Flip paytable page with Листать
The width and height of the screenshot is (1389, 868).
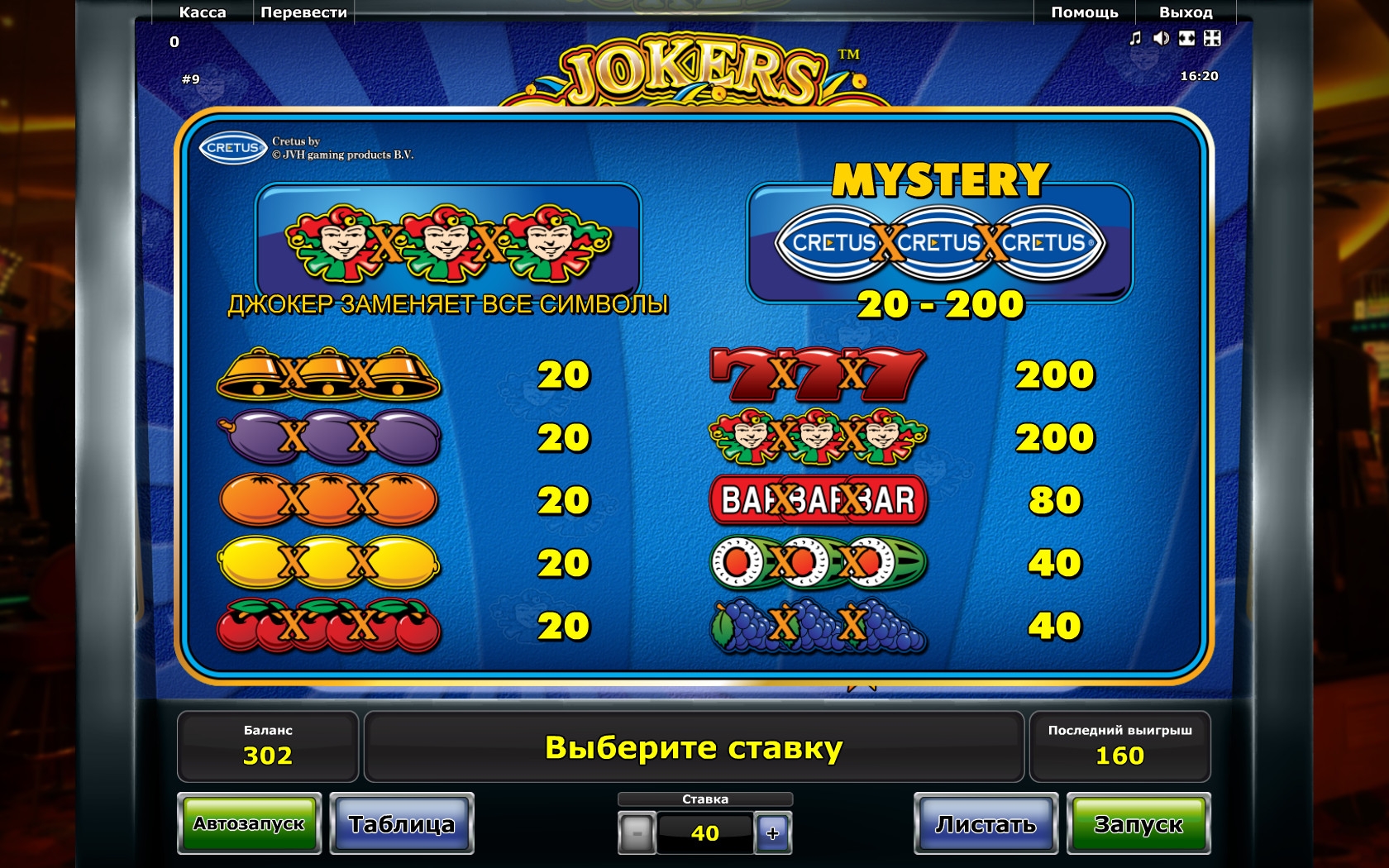coord(986,823)
